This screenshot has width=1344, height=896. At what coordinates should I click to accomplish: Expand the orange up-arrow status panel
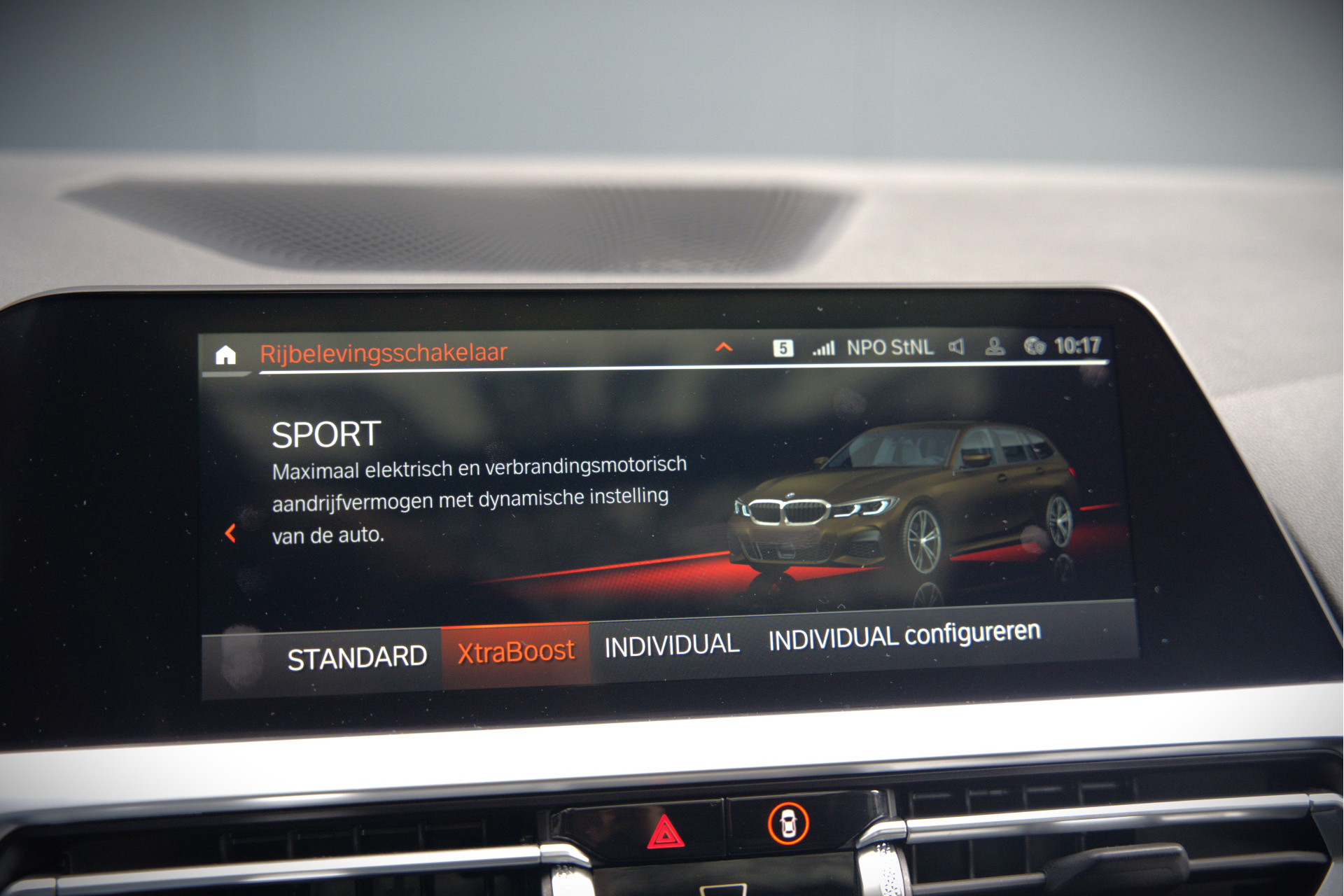724,347
